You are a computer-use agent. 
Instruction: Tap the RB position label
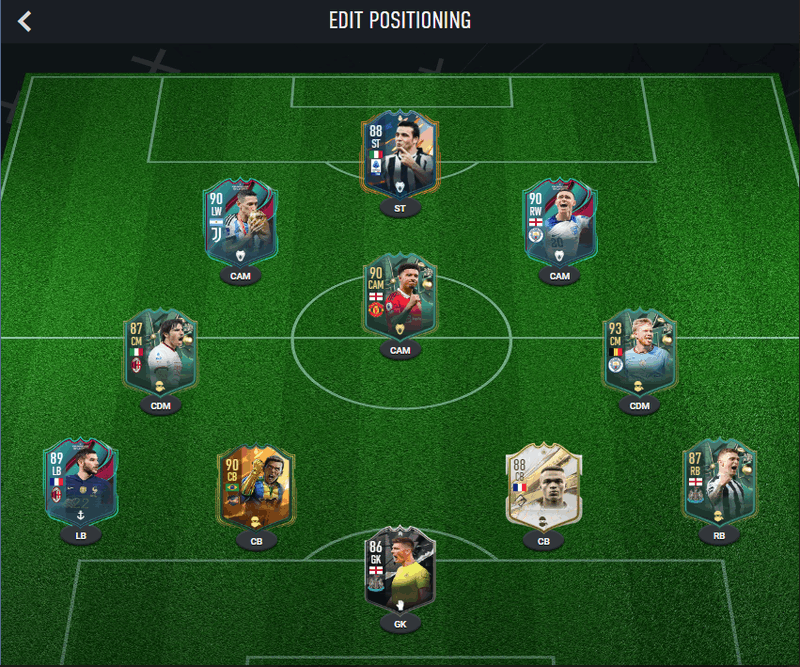[x=720, y=535]
